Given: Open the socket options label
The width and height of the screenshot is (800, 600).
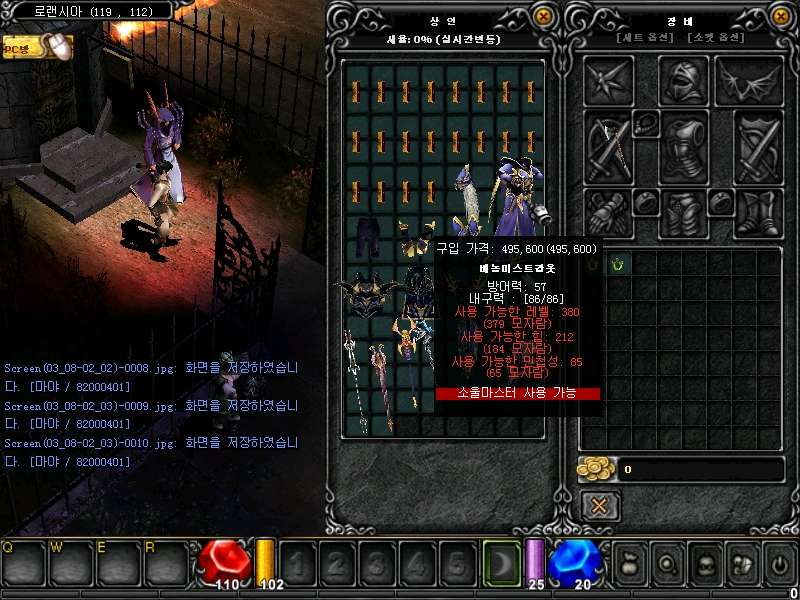Looking at the screenshot, I should (716, 38).
